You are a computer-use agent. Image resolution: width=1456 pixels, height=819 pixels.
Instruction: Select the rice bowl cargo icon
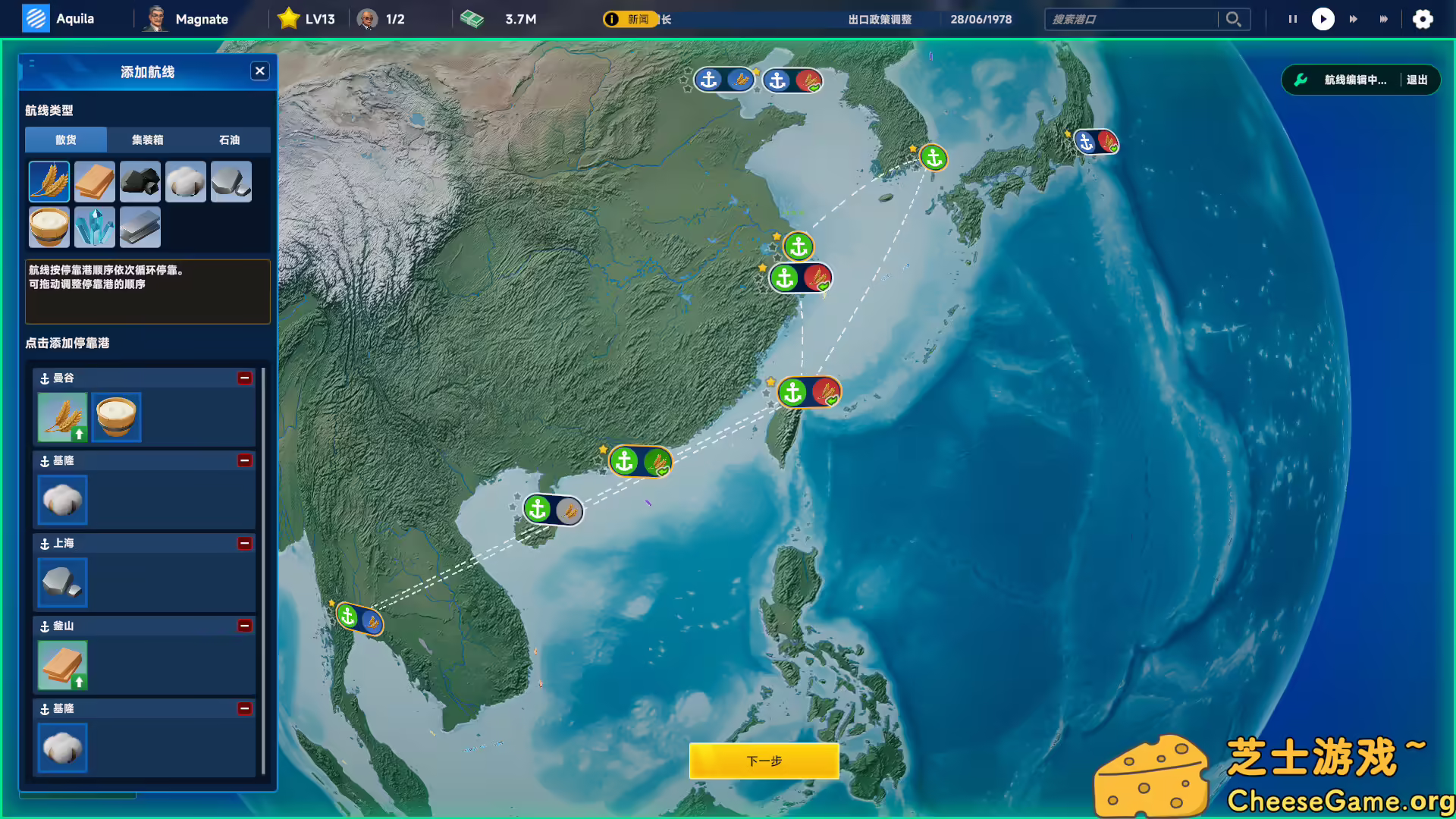click(x=49, y=227)
